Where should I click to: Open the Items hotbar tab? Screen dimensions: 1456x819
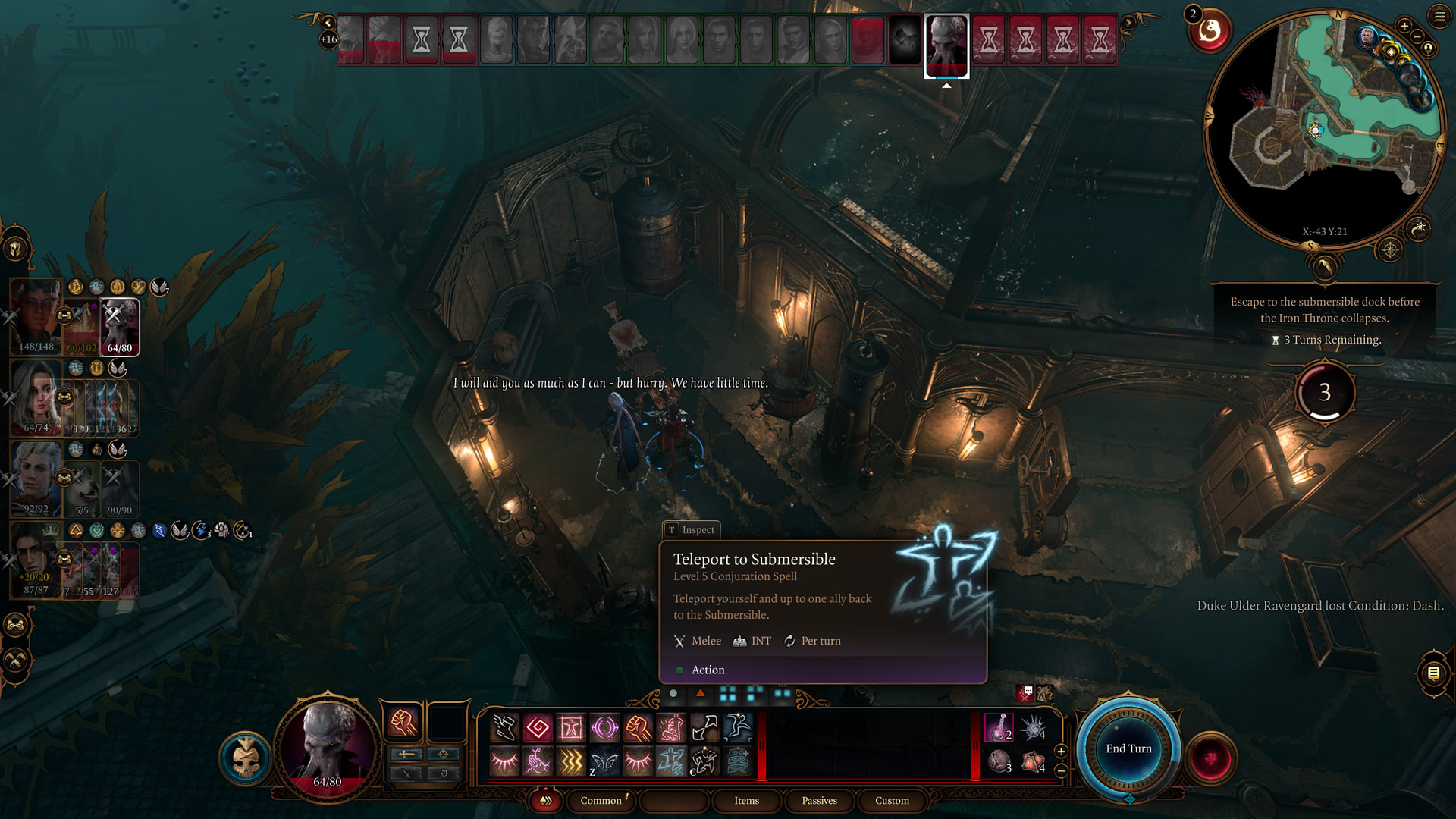[746, 800]
